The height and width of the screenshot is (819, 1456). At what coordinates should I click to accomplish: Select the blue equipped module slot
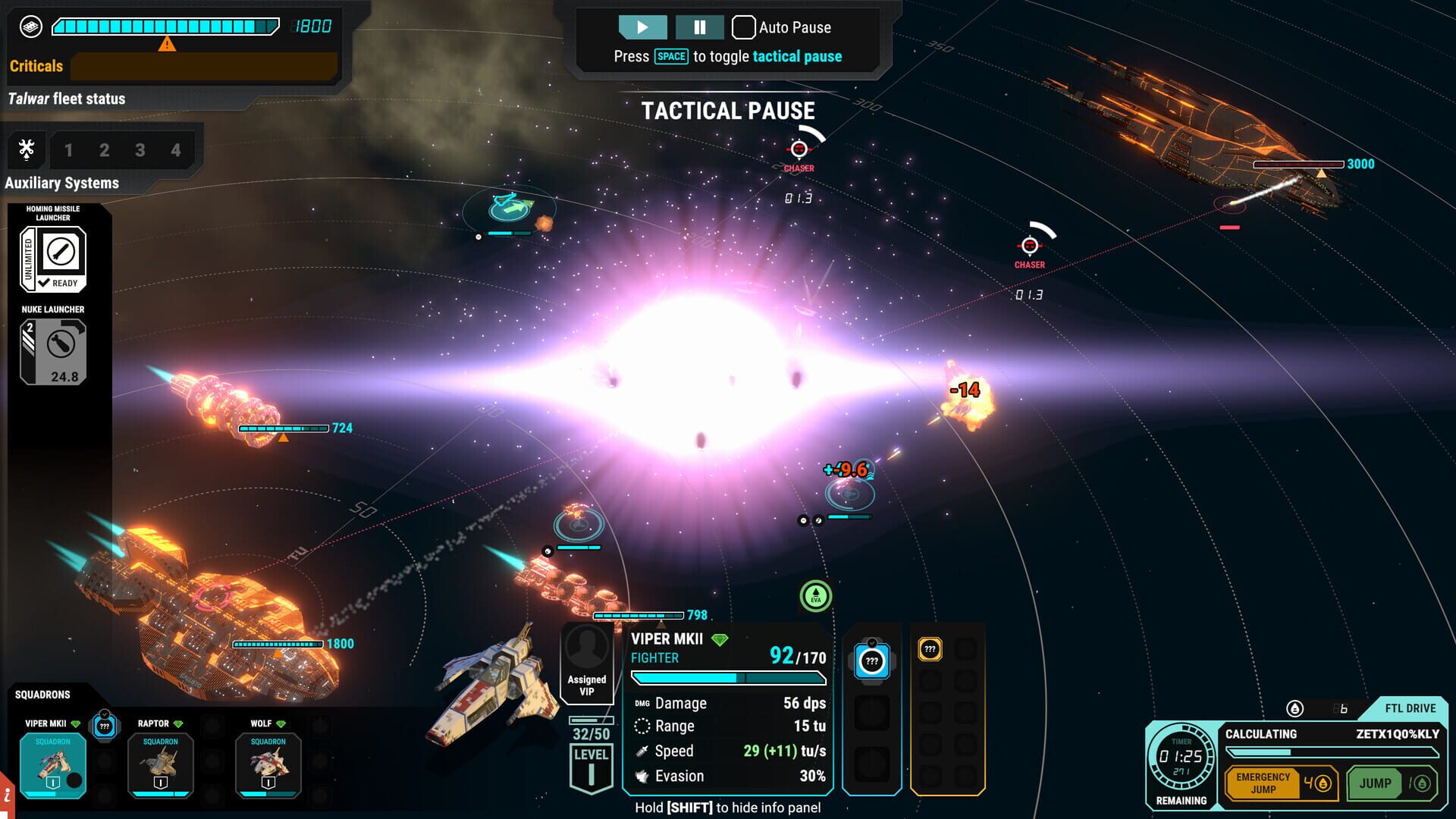pyautogui.click(x=872, y=661)
